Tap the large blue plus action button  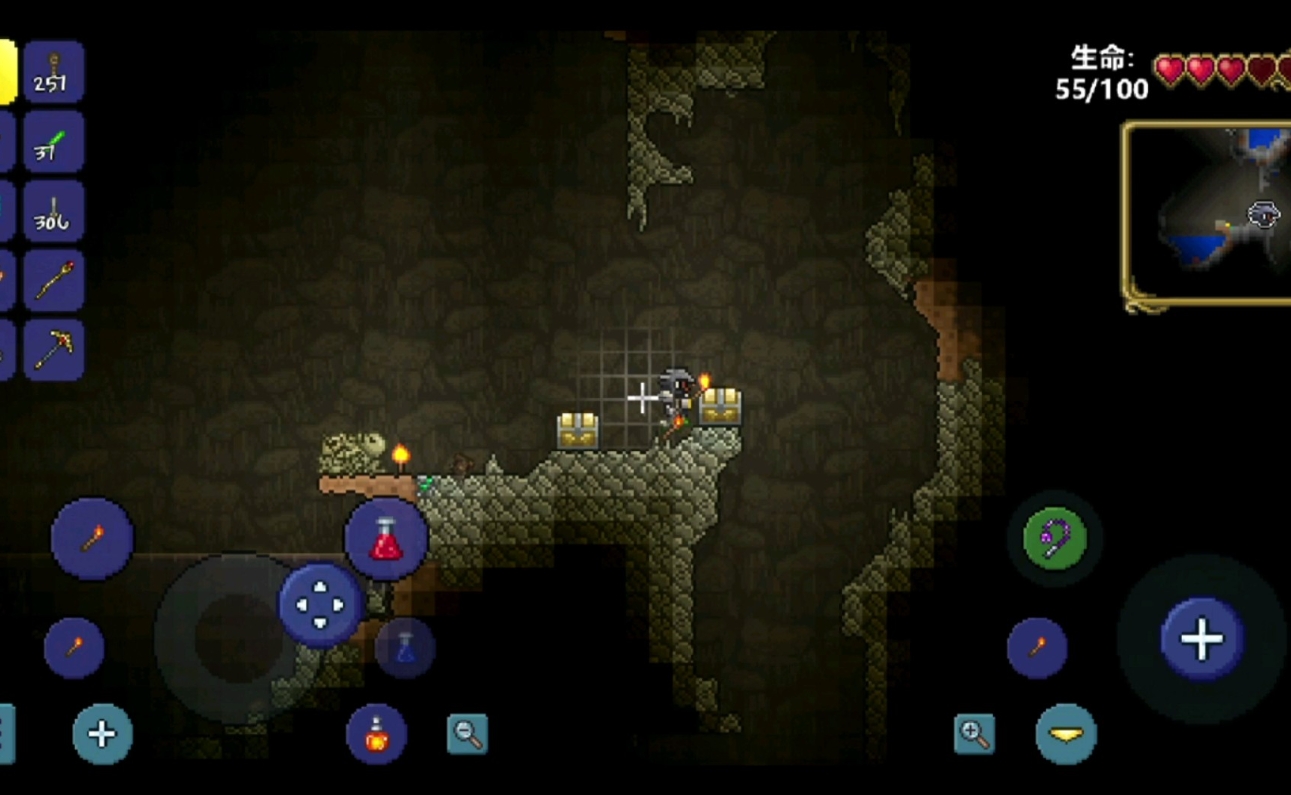tap(1202, 638)
